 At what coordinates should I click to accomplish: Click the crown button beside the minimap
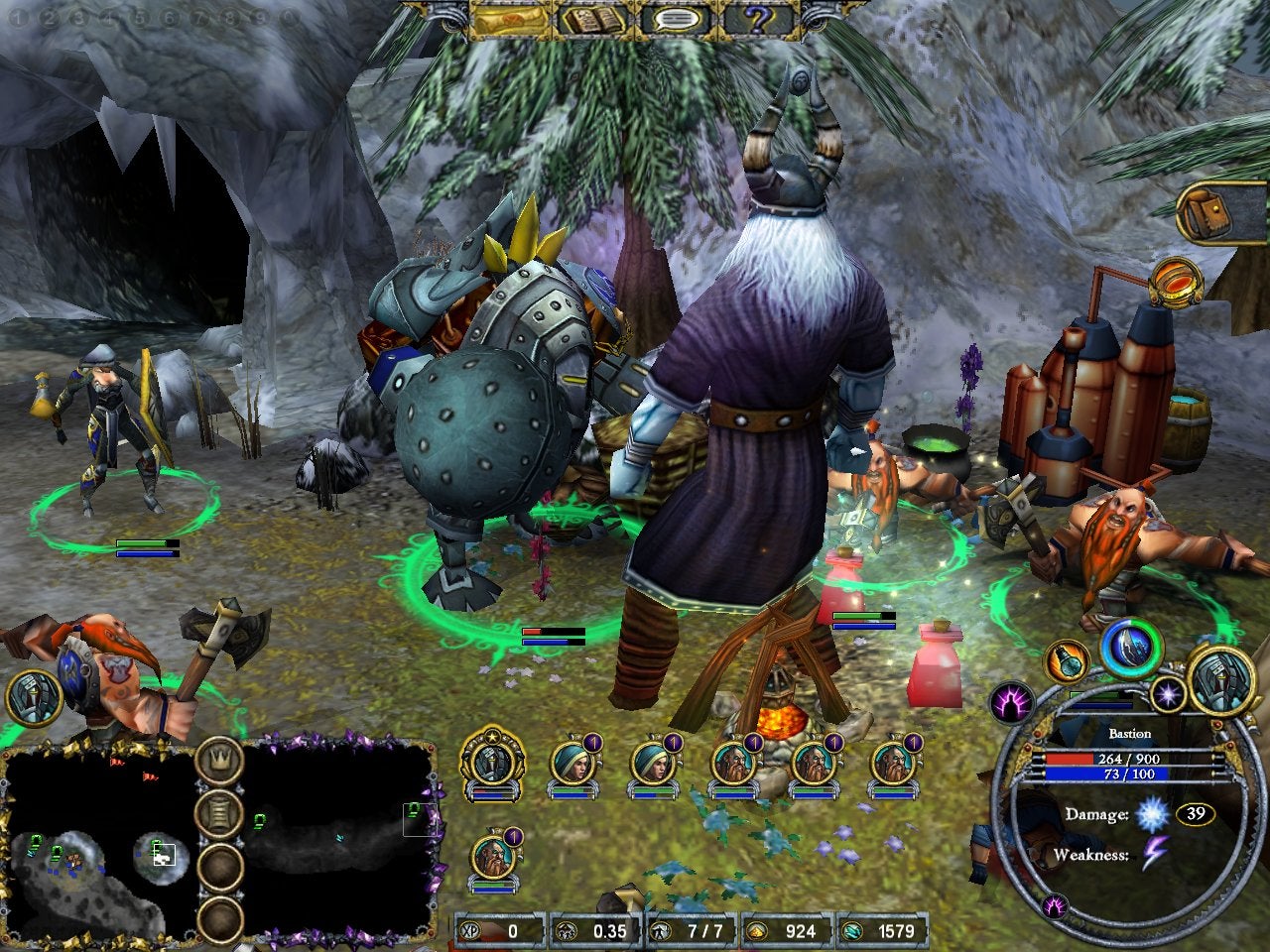point(220,761)
